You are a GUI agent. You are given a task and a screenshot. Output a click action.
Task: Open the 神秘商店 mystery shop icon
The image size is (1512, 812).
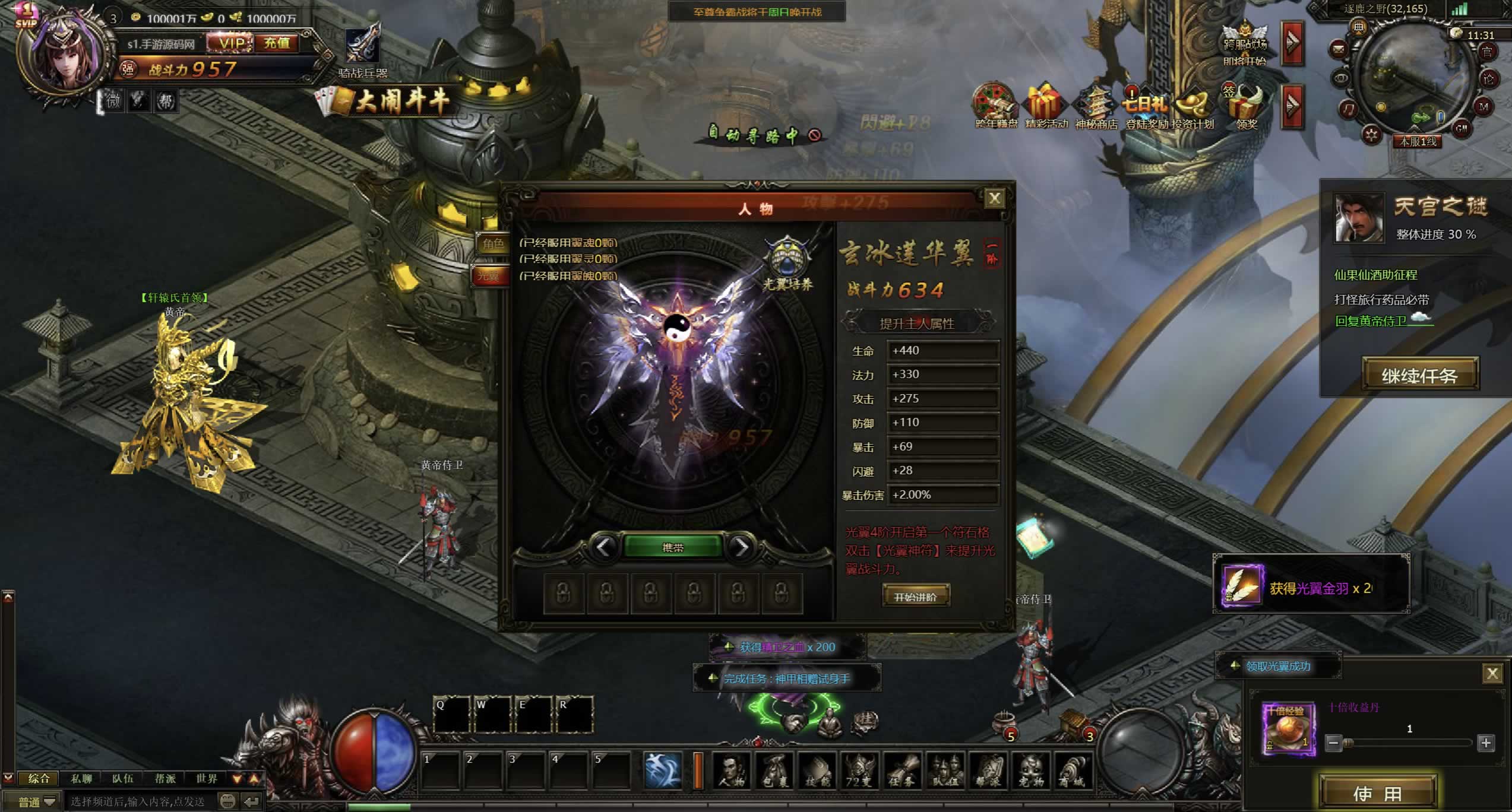1096,107
